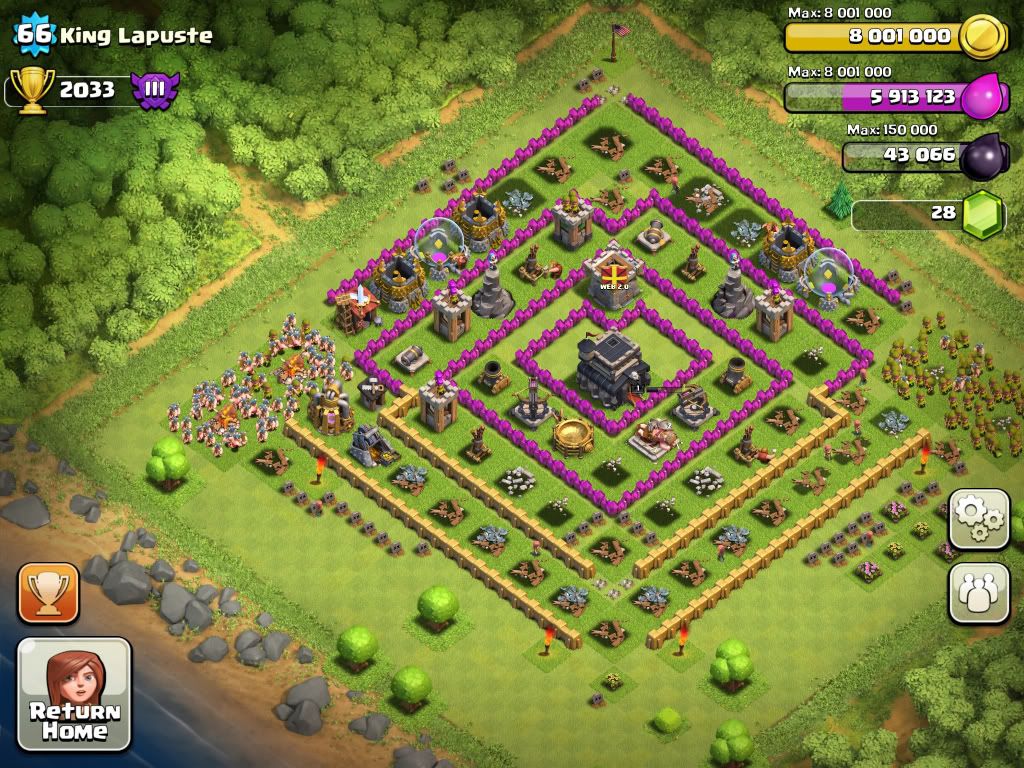Open the clan members button
This screenshot has width=1024, height=768.
[x=979, y=594]
